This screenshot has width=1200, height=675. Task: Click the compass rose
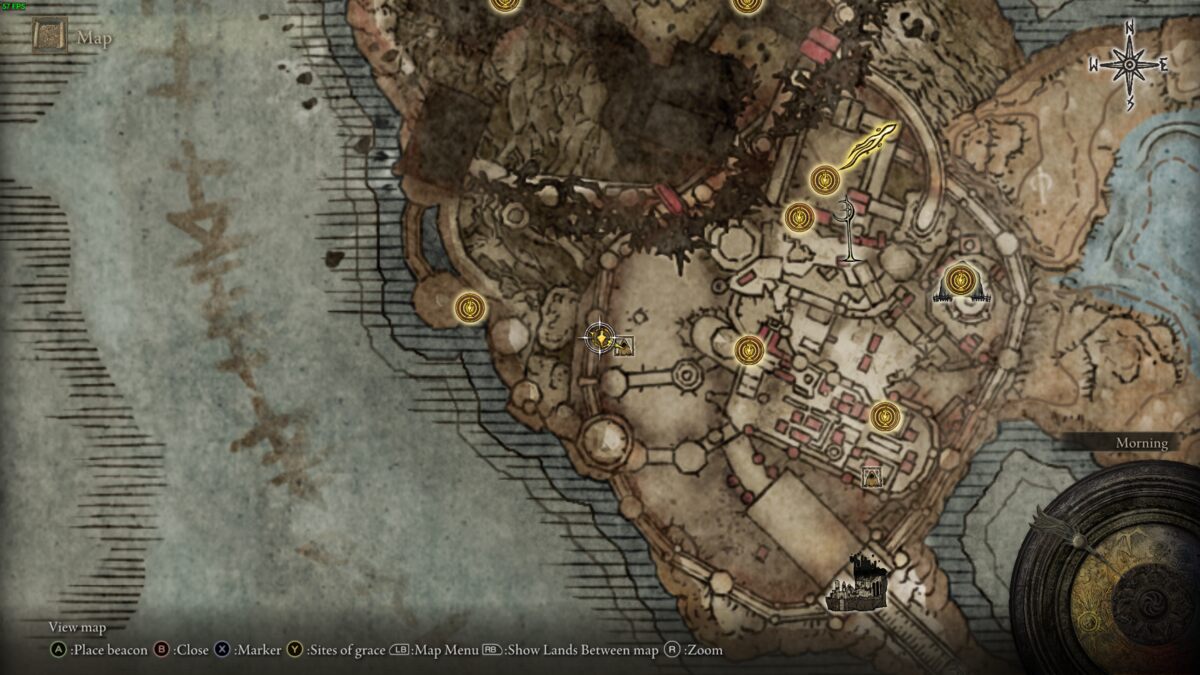(1130, 65)
